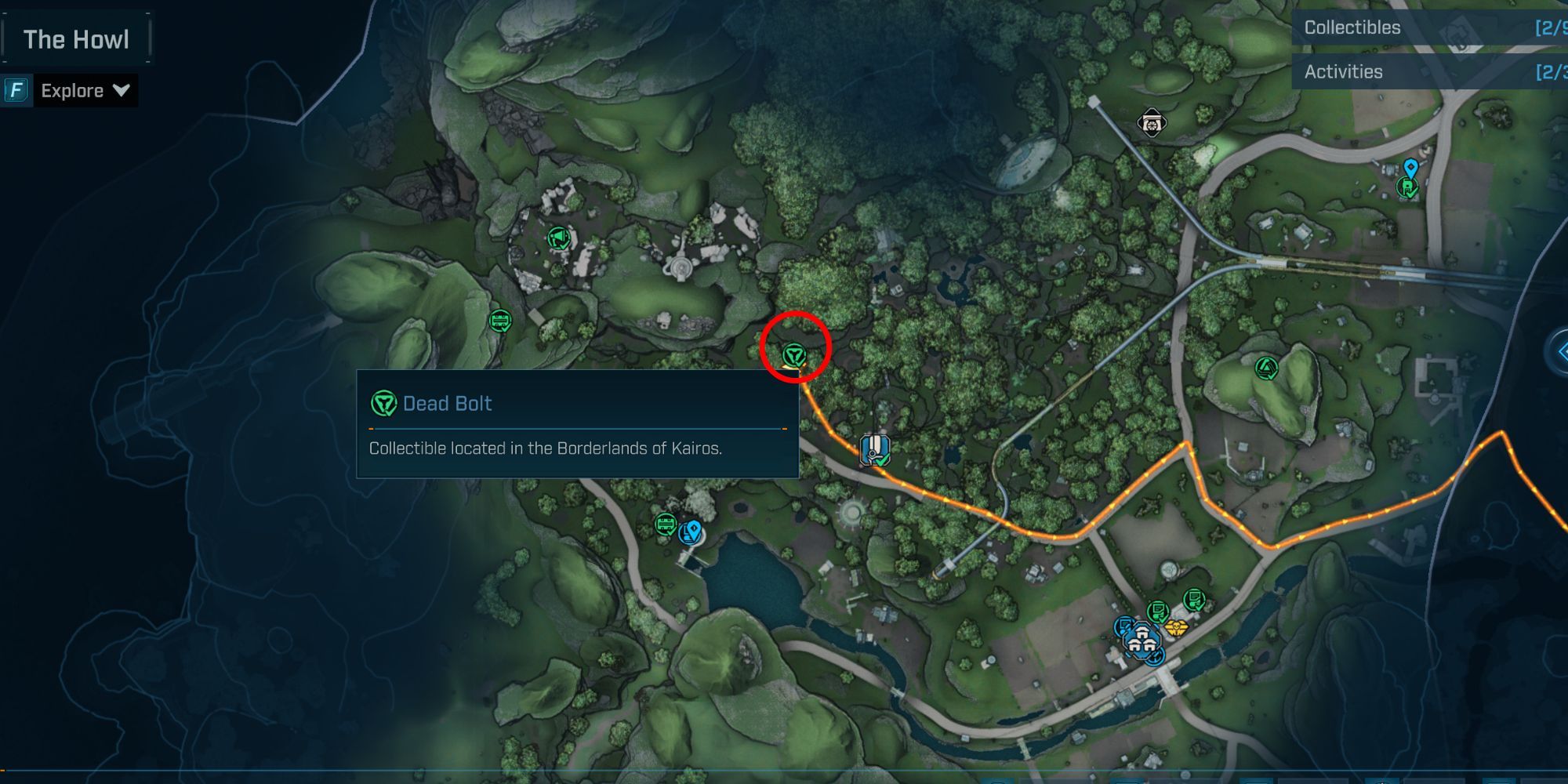The image size is (1568, 784).
Task: Select the Activities tracker row
Action: point(1428,72)
